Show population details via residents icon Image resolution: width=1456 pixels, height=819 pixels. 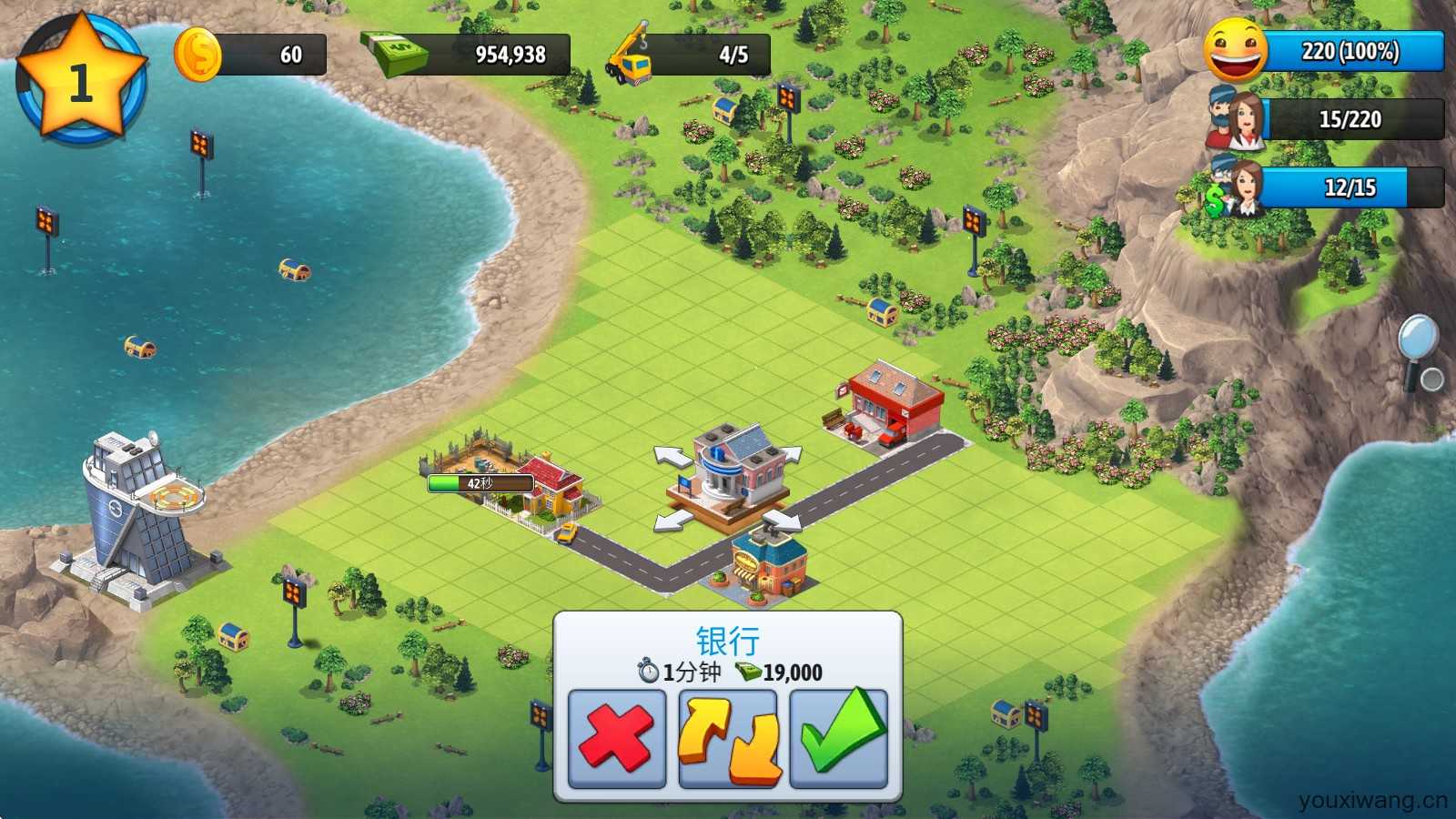pyautogui.click(x=1236, y=119)
